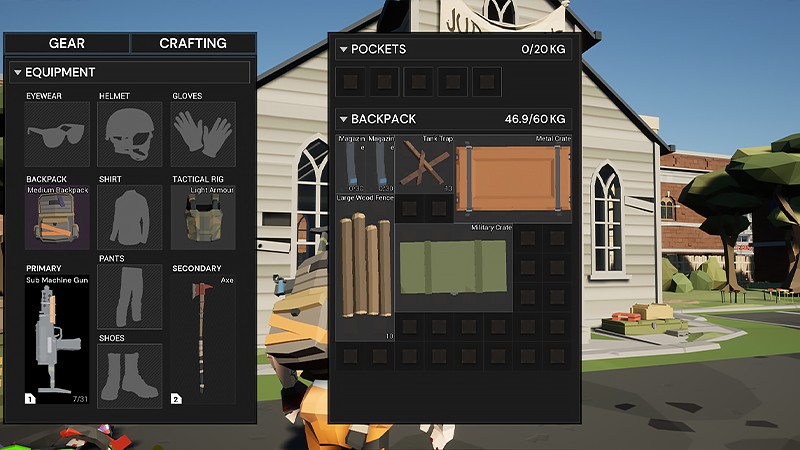The image size is (800, 450).
Task: Switch to the Gear tab
Action: point(67,43)
